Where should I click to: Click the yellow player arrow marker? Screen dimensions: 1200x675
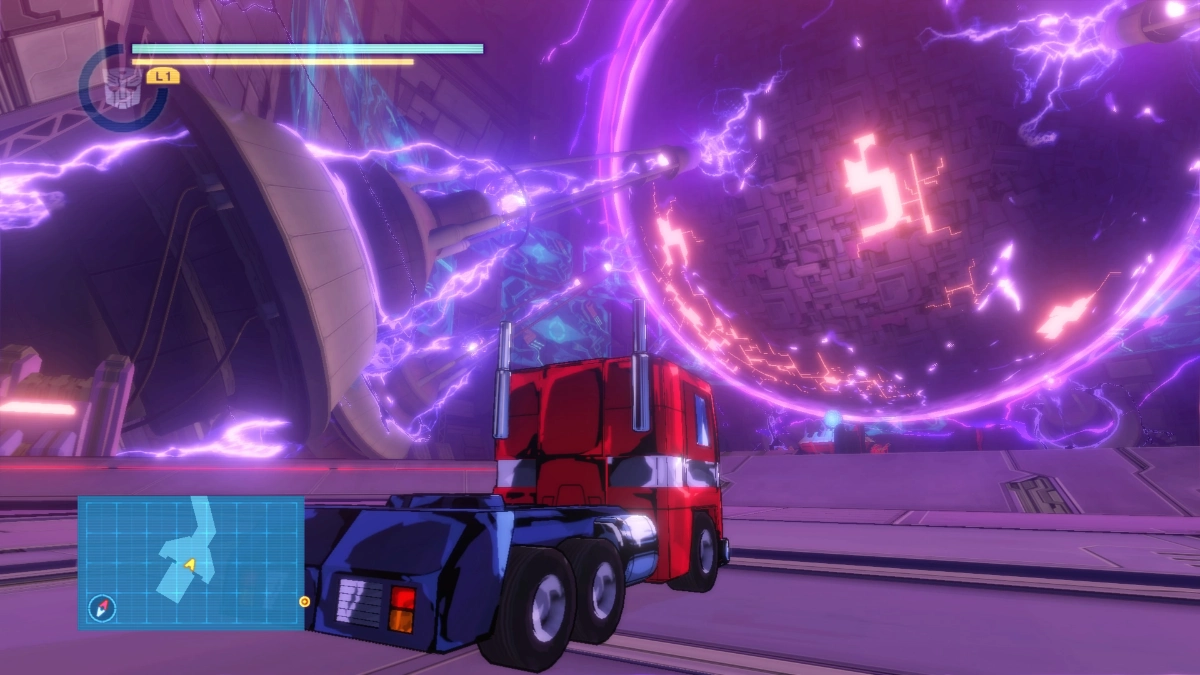tap(188, 565)
